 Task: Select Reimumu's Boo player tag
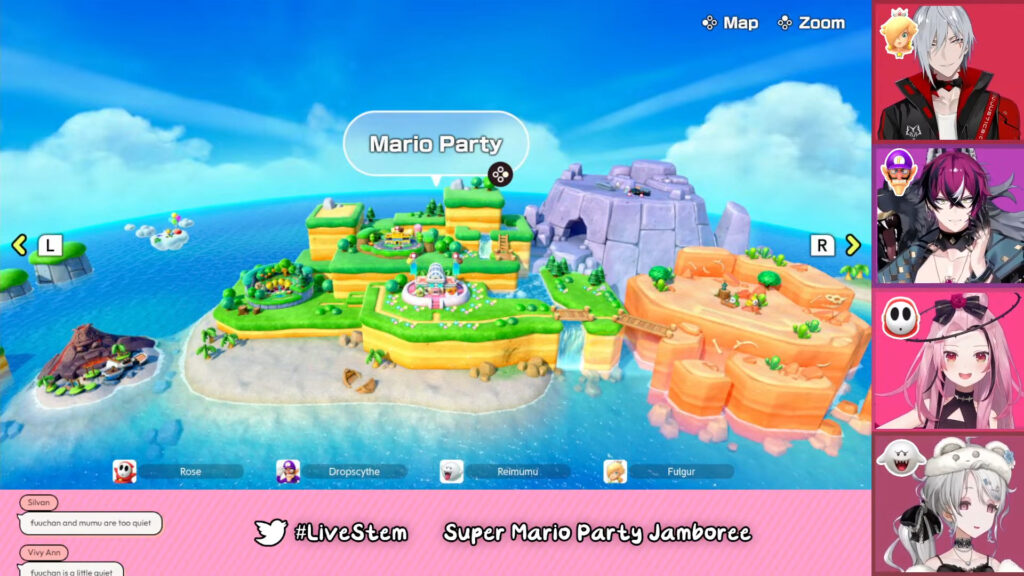(505, 471)
